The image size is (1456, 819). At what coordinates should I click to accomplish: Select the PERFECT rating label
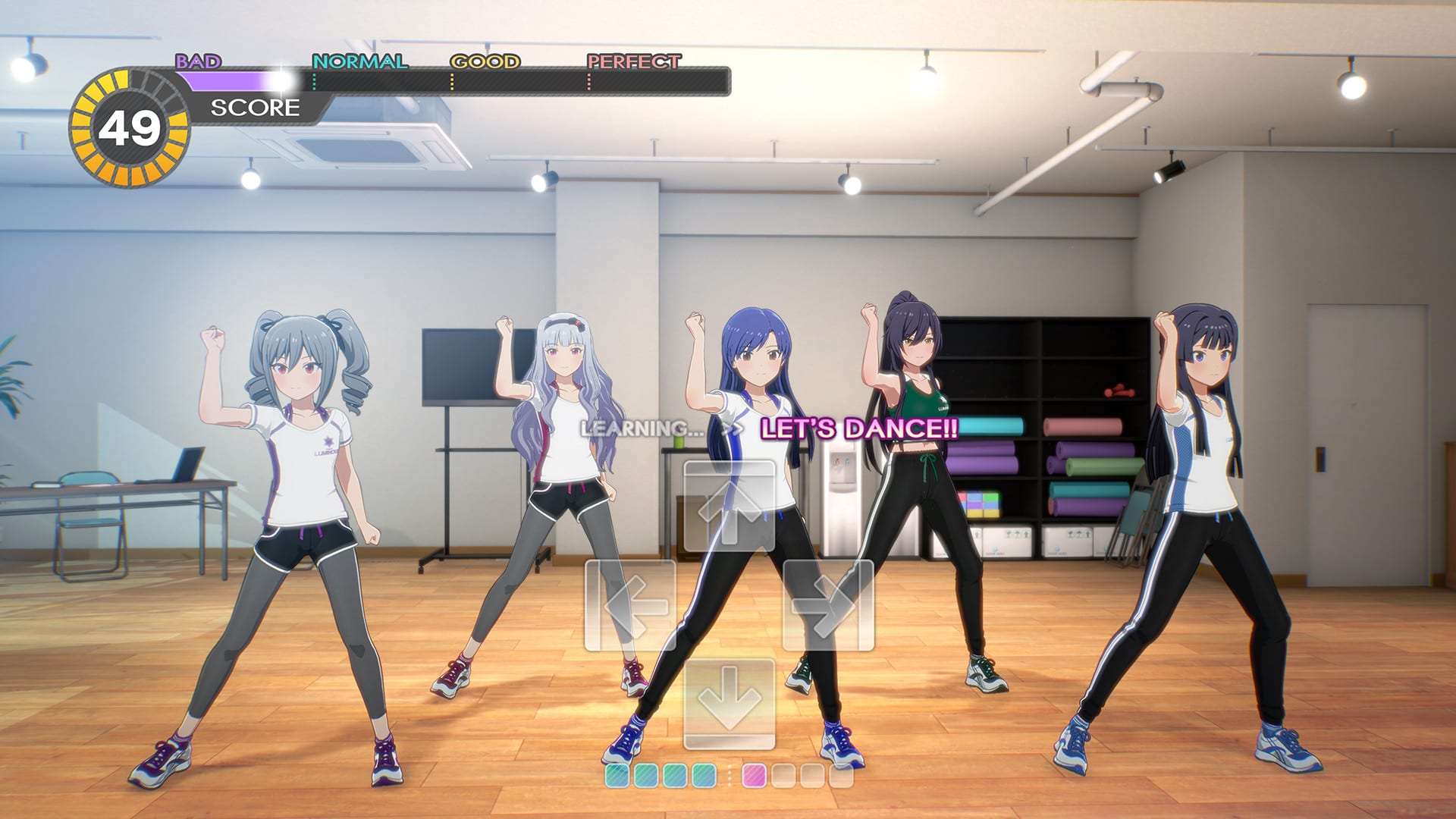click(x=632, y=59)
